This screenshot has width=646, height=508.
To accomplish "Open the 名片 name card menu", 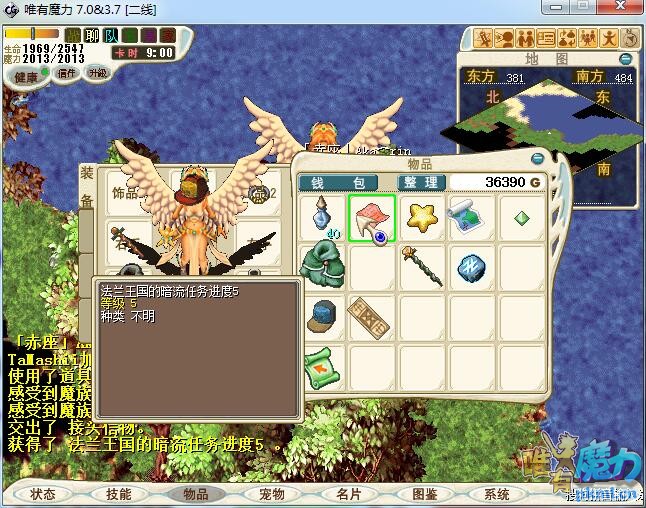I will tap(348, 494).
